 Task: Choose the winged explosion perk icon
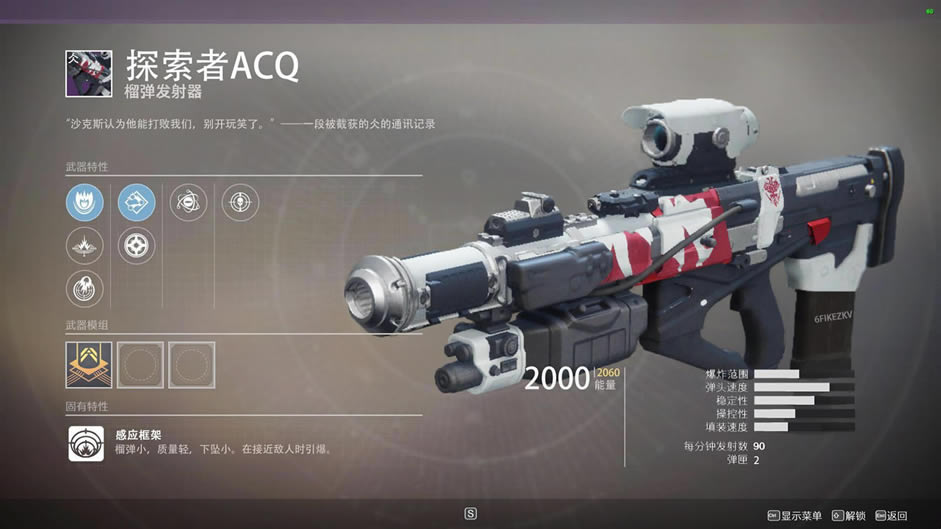(x=85, y=246)
